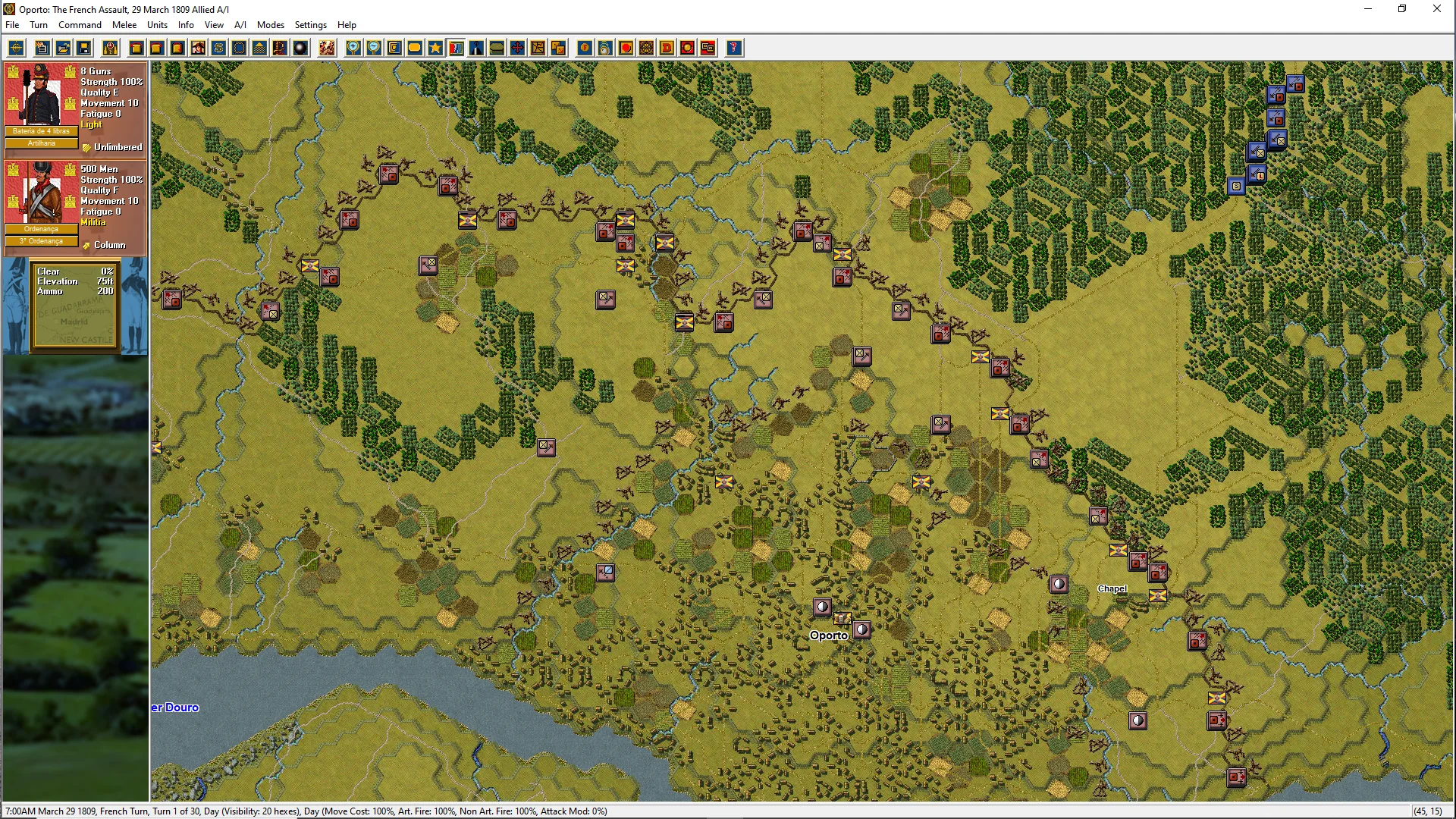Open the File menu
1456x819 pixels.
pos(12,25)
